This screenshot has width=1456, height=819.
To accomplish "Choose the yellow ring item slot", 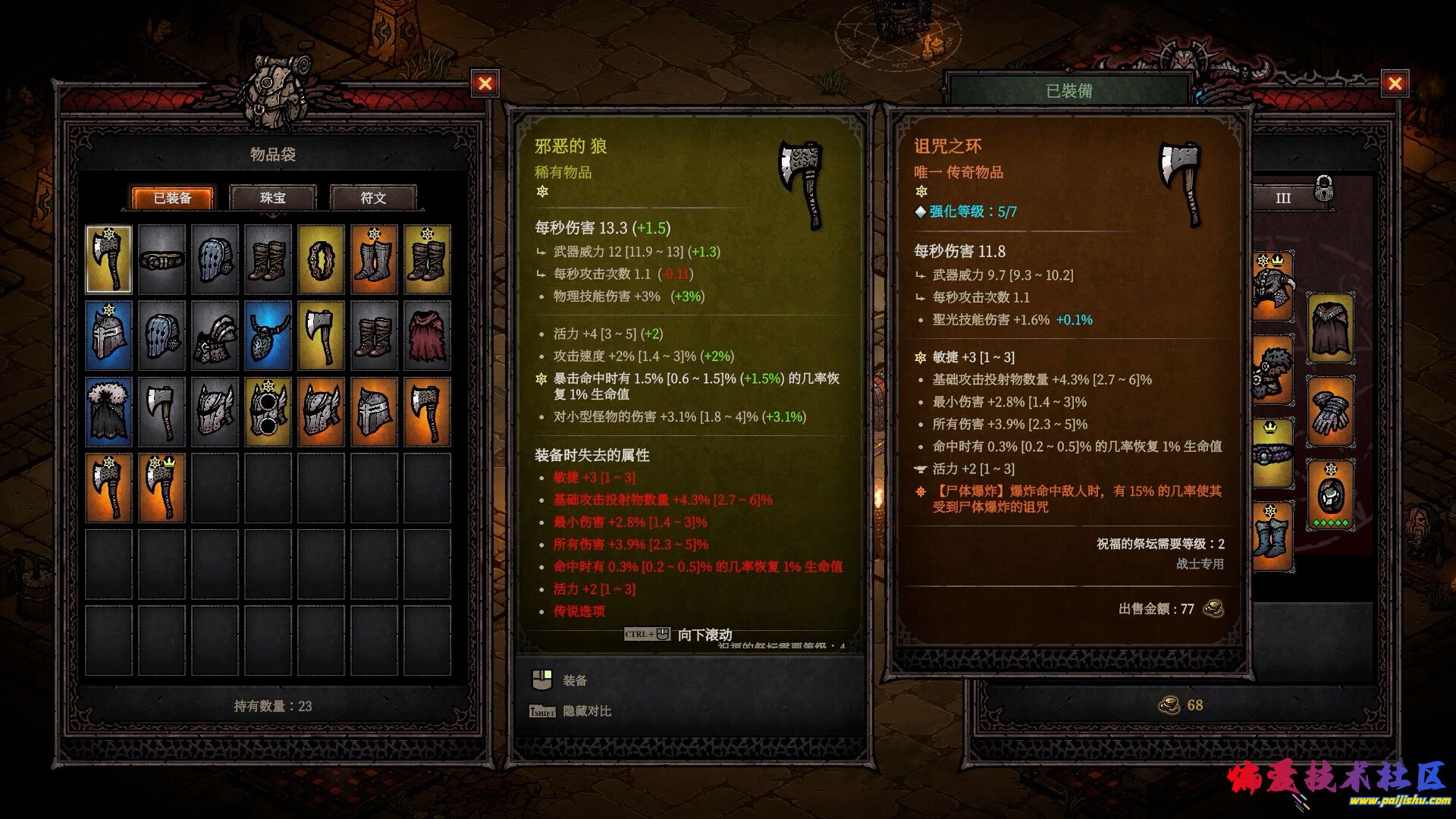I will 321,260.
